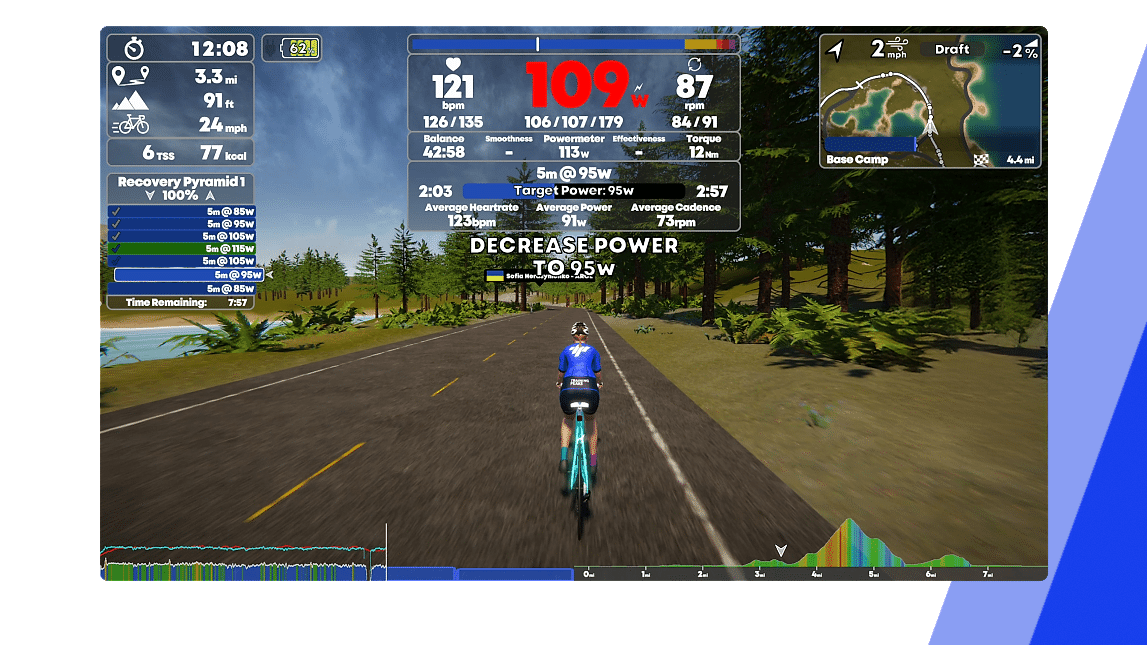Click the compass arrow on the minimap
This screenshot has width=1147, height=645.
[x=836, y=49]
